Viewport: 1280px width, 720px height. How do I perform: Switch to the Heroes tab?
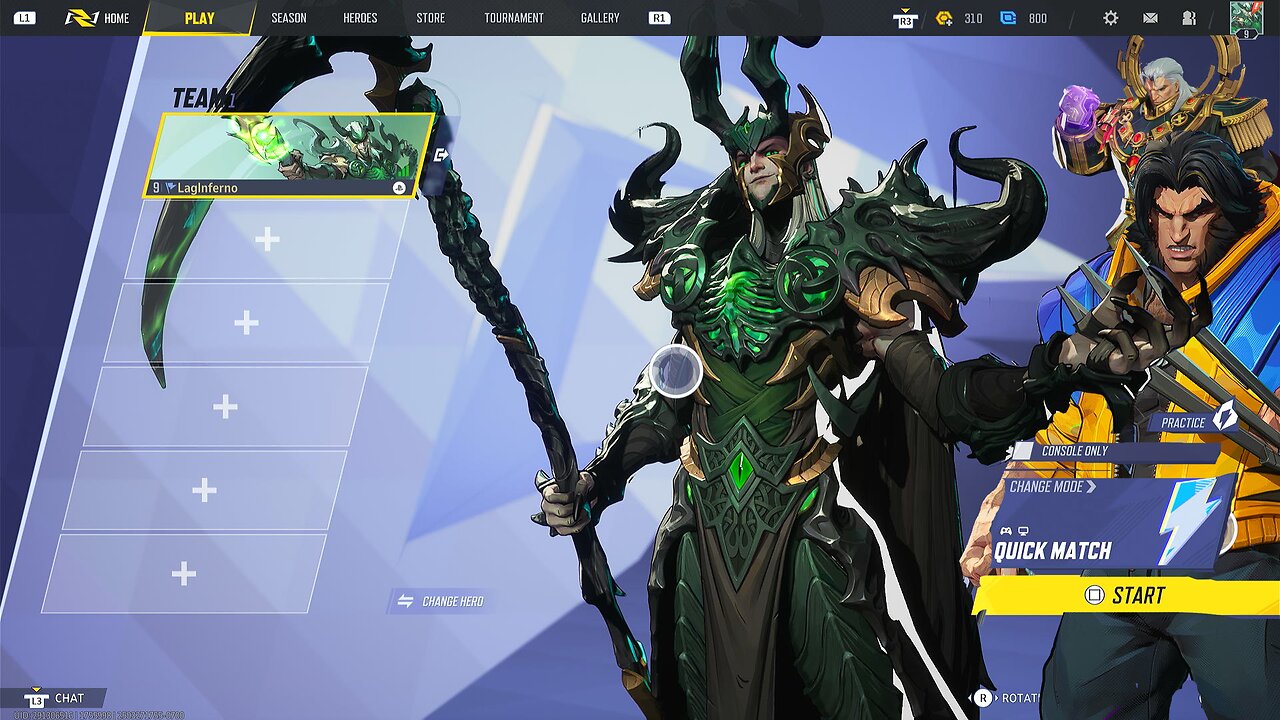pos(360,18)
